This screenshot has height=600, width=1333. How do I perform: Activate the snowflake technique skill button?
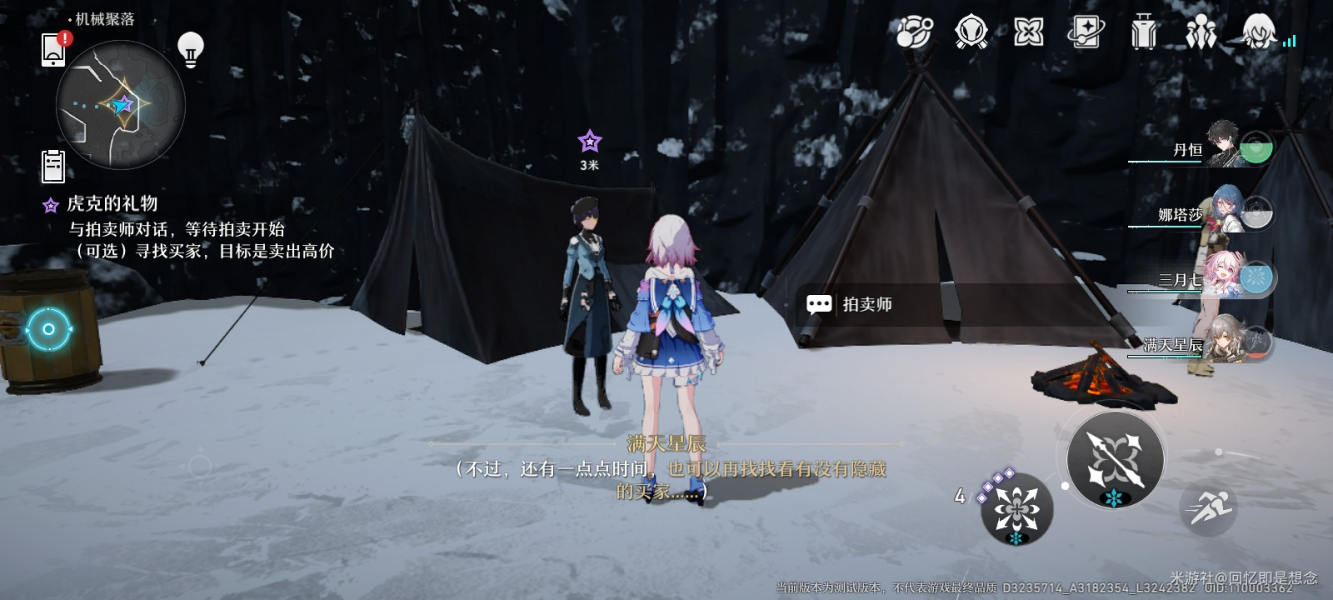(x=1016, y=510)
